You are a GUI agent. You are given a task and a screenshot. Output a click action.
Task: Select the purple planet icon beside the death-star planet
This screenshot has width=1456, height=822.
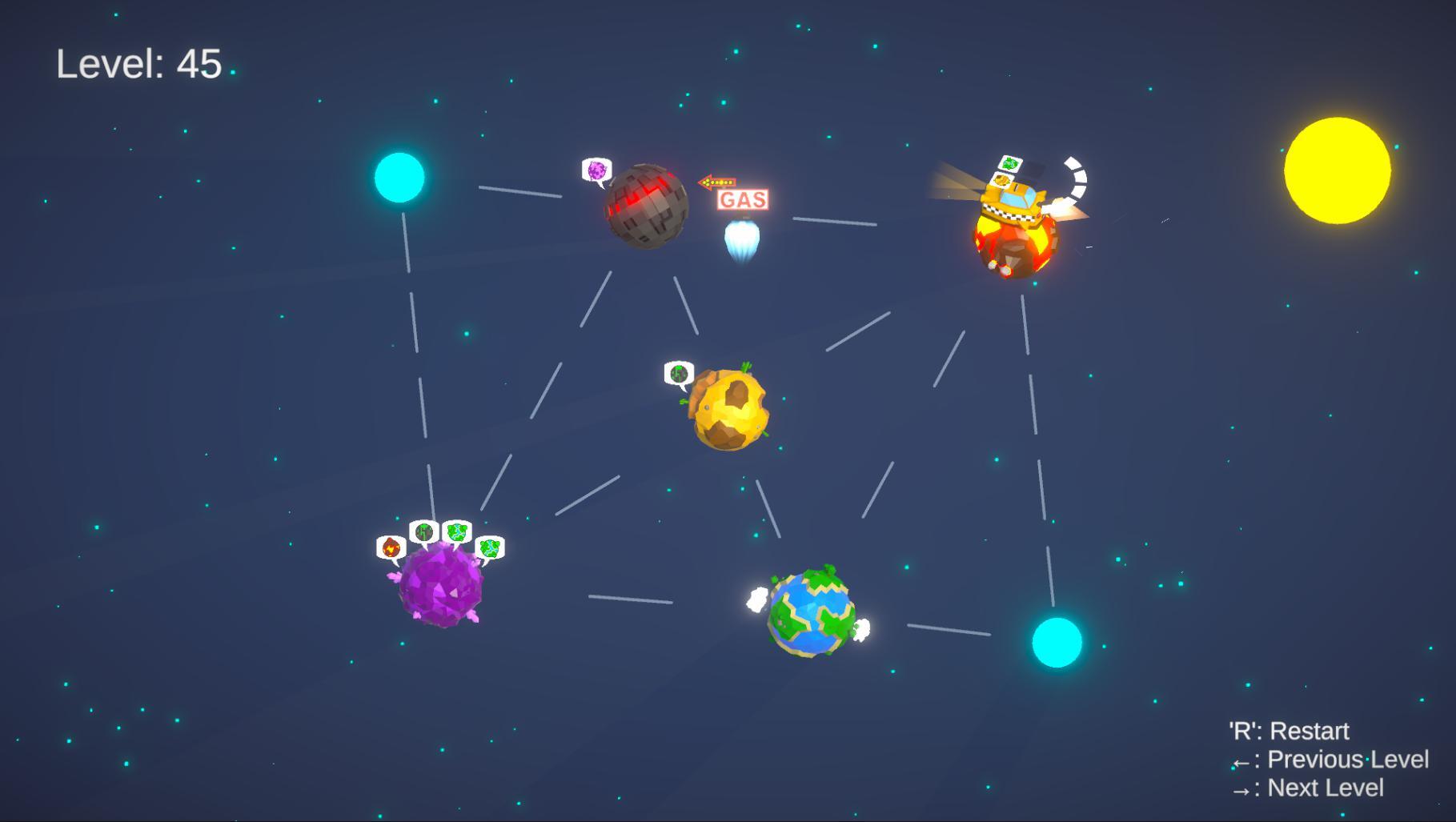(x=596, y=170)
